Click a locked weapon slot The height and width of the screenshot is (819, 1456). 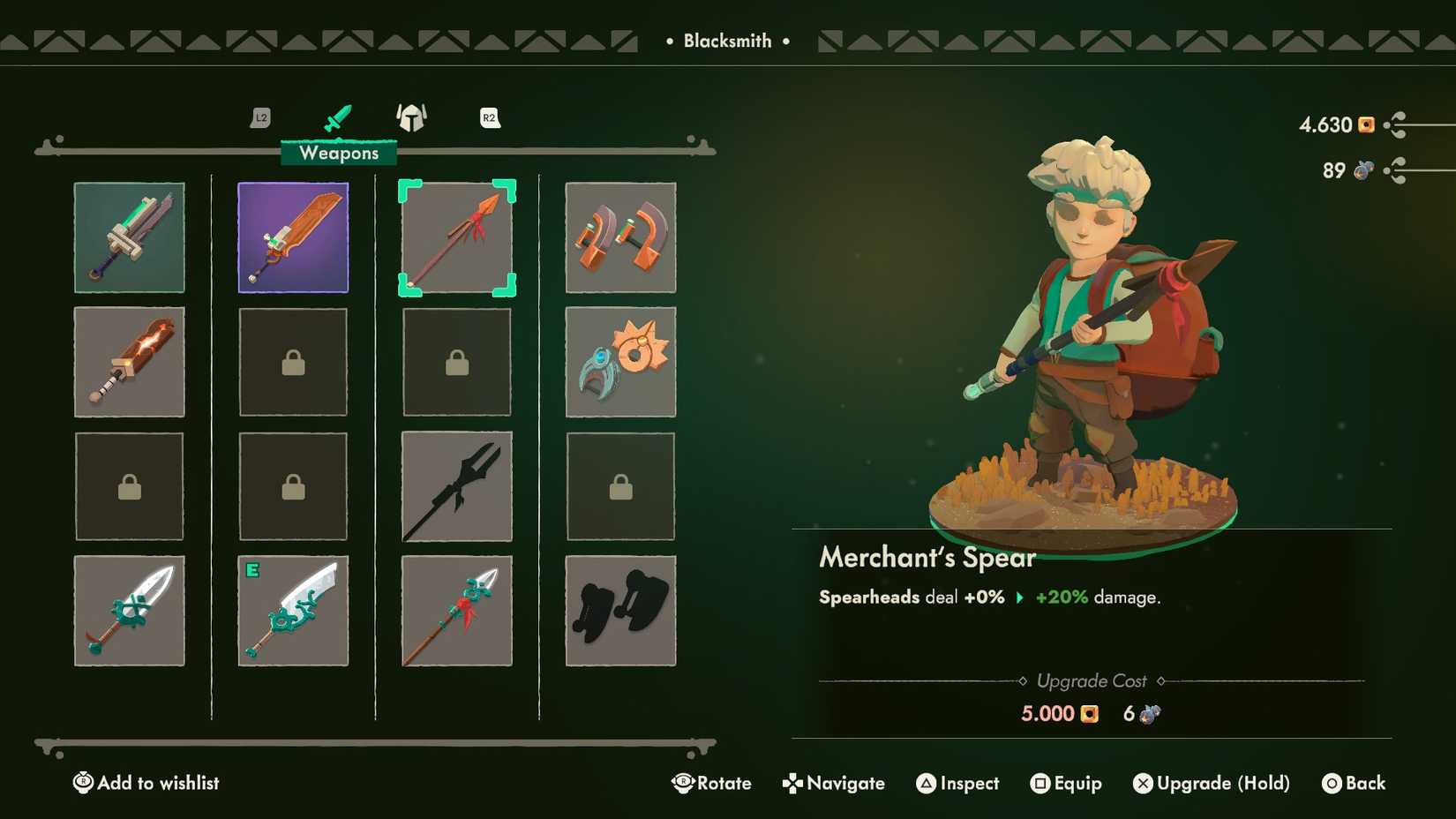pyautogui.click(x=292, y=362)
